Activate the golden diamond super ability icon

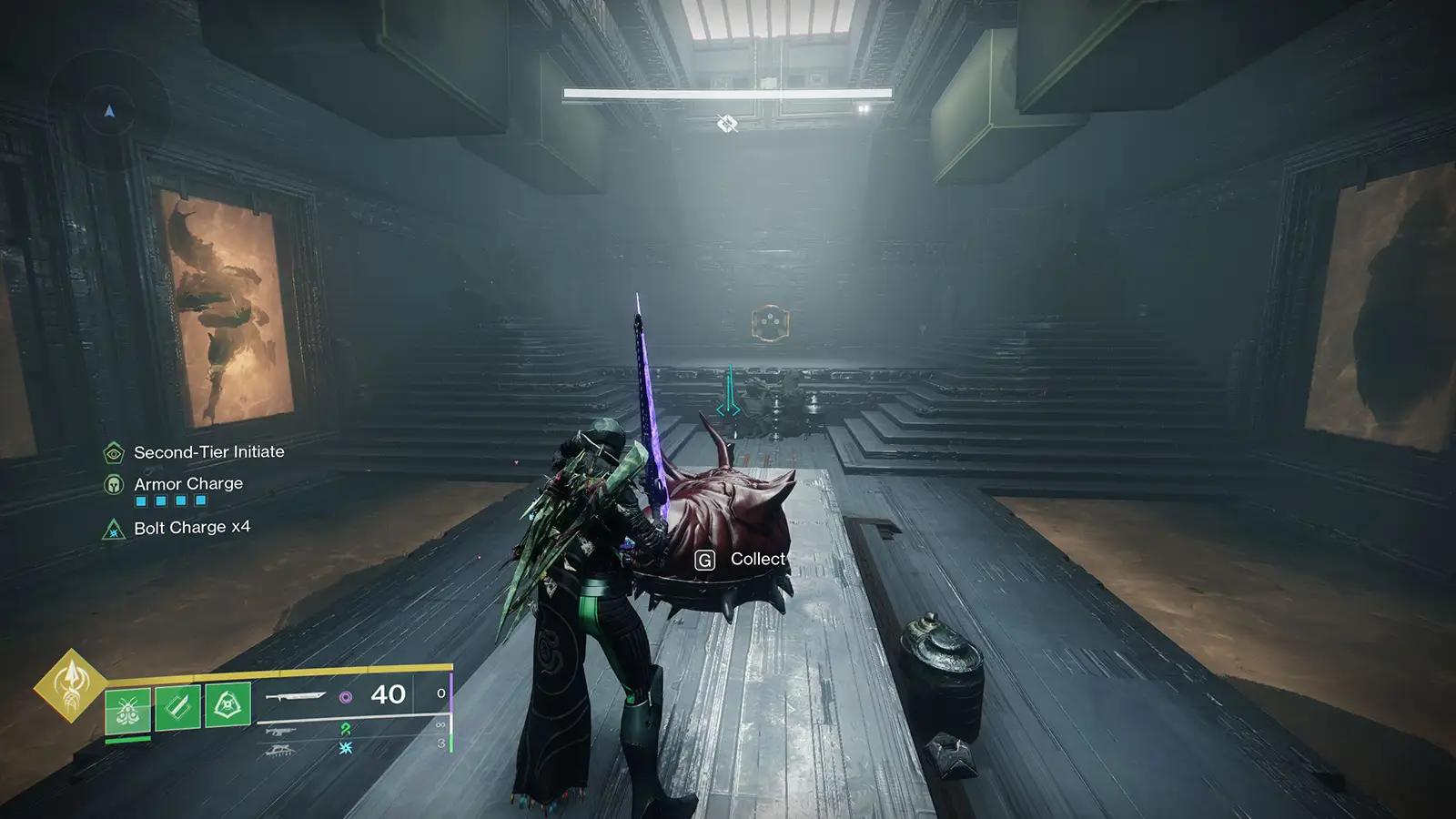70,684
